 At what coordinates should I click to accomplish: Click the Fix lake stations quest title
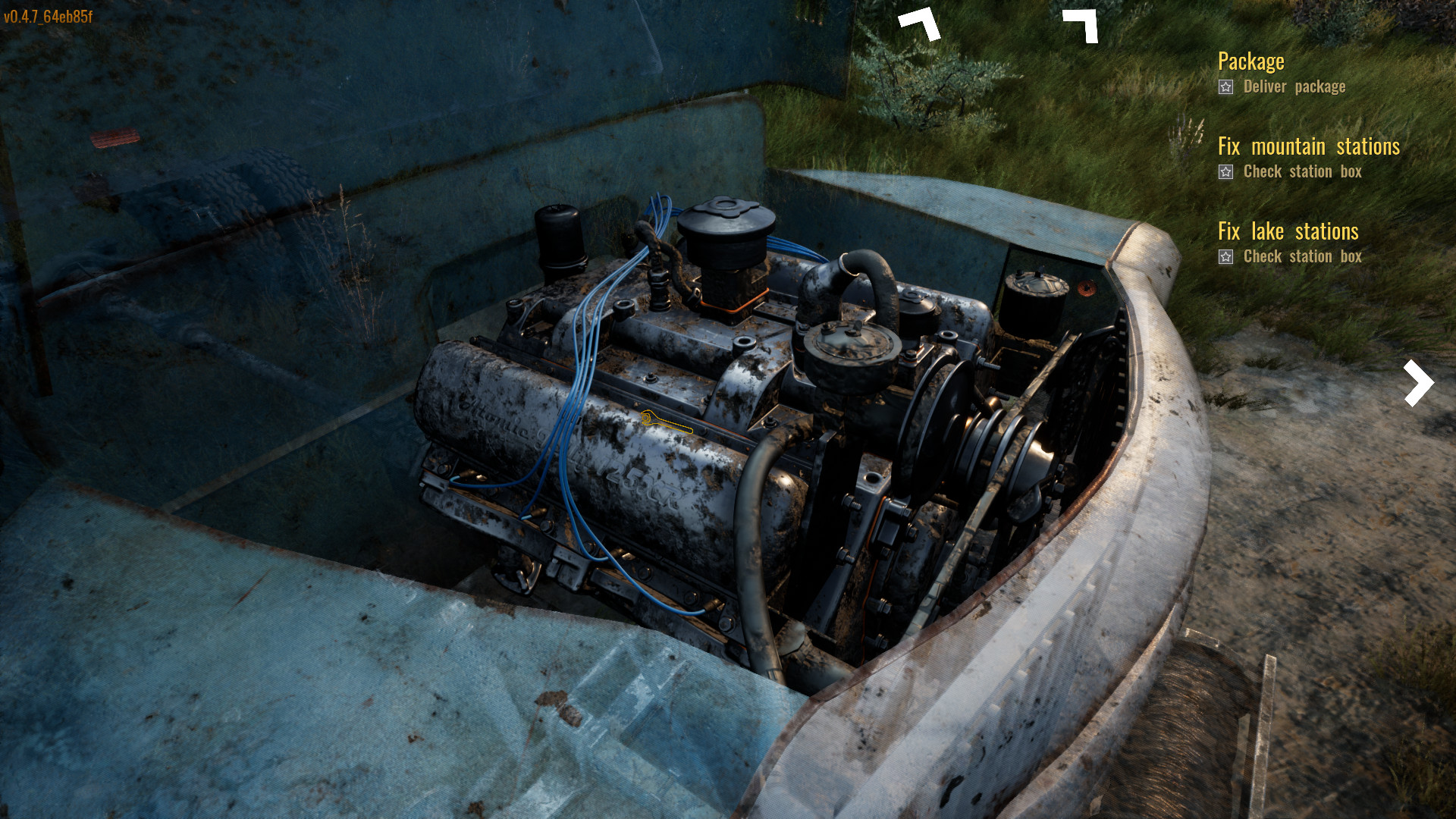point(1288,232)
